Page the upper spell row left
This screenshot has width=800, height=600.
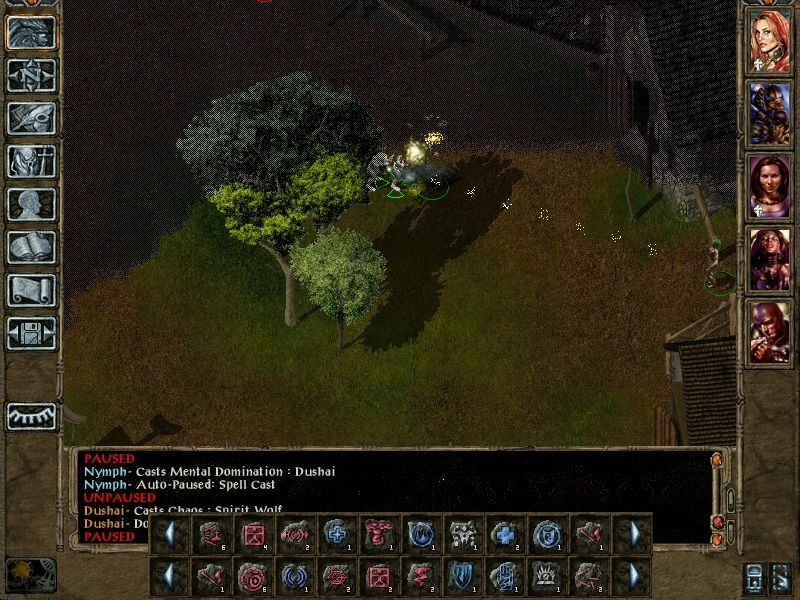point(169,533)
